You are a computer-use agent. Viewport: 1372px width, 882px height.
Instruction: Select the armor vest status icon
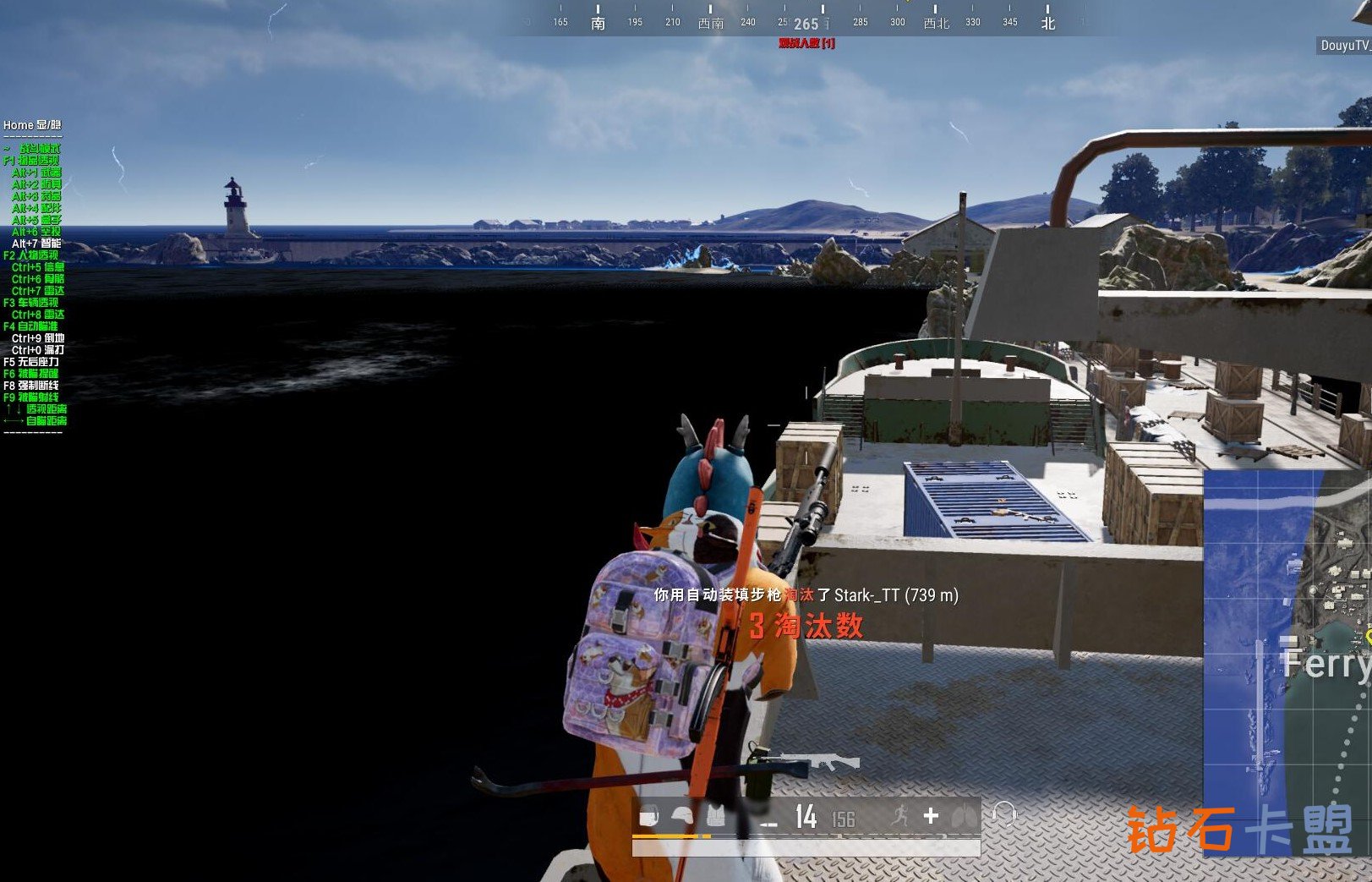(715, 816)
